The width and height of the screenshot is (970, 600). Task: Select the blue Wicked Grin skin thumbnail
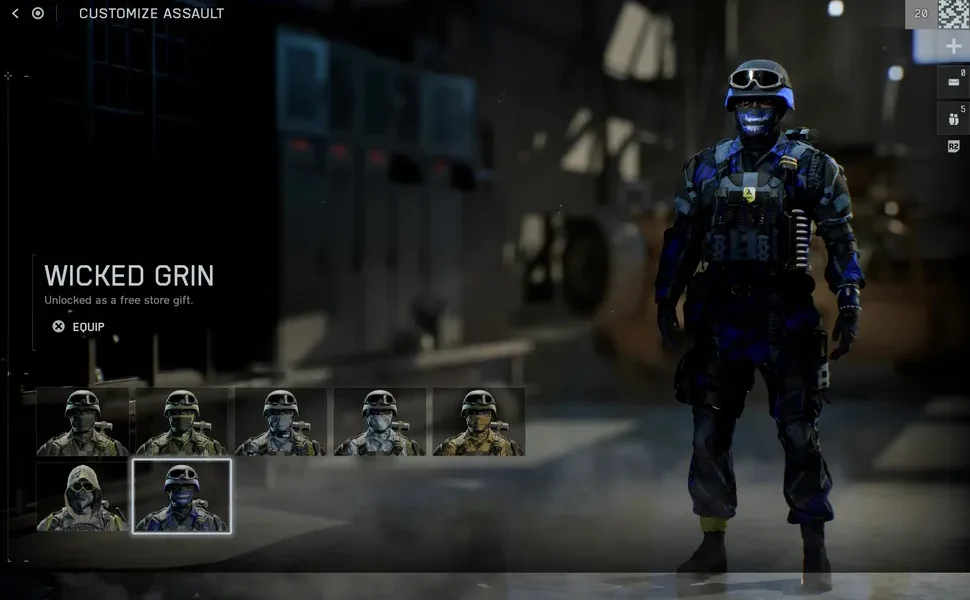click(182, 496)
